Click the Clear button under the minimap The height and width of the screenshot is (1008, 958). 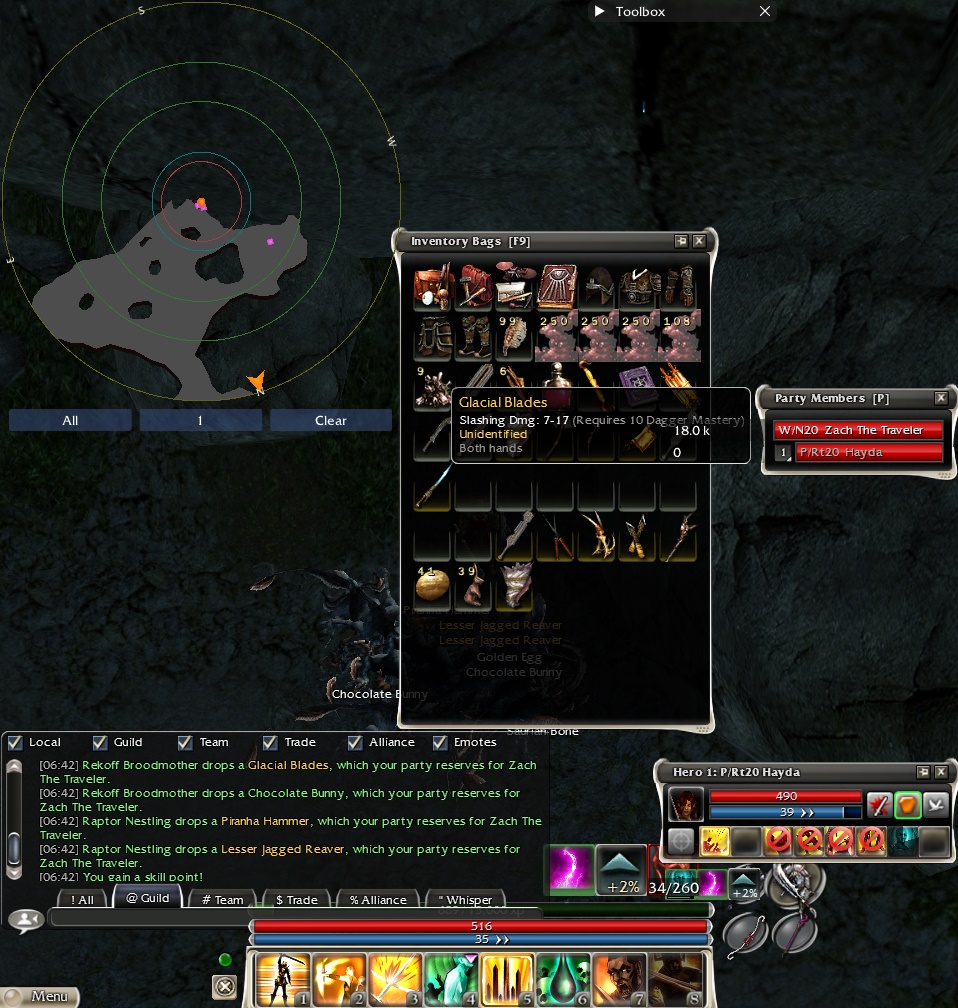pyautogui.click(x=330, y=421)
